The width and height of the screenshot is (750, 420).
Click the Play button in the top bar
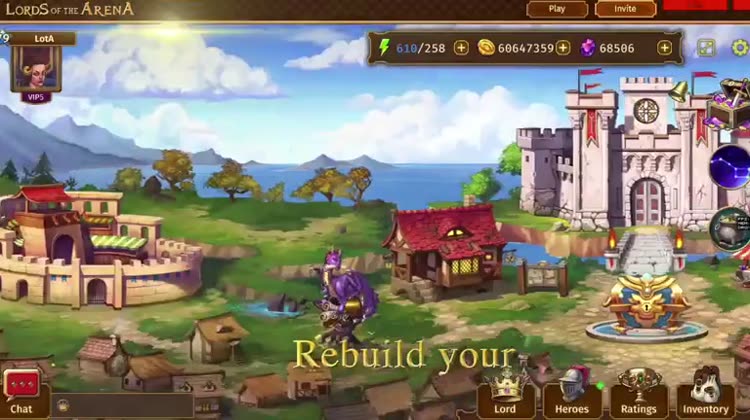pyautogui.click(x=557, y=9)
